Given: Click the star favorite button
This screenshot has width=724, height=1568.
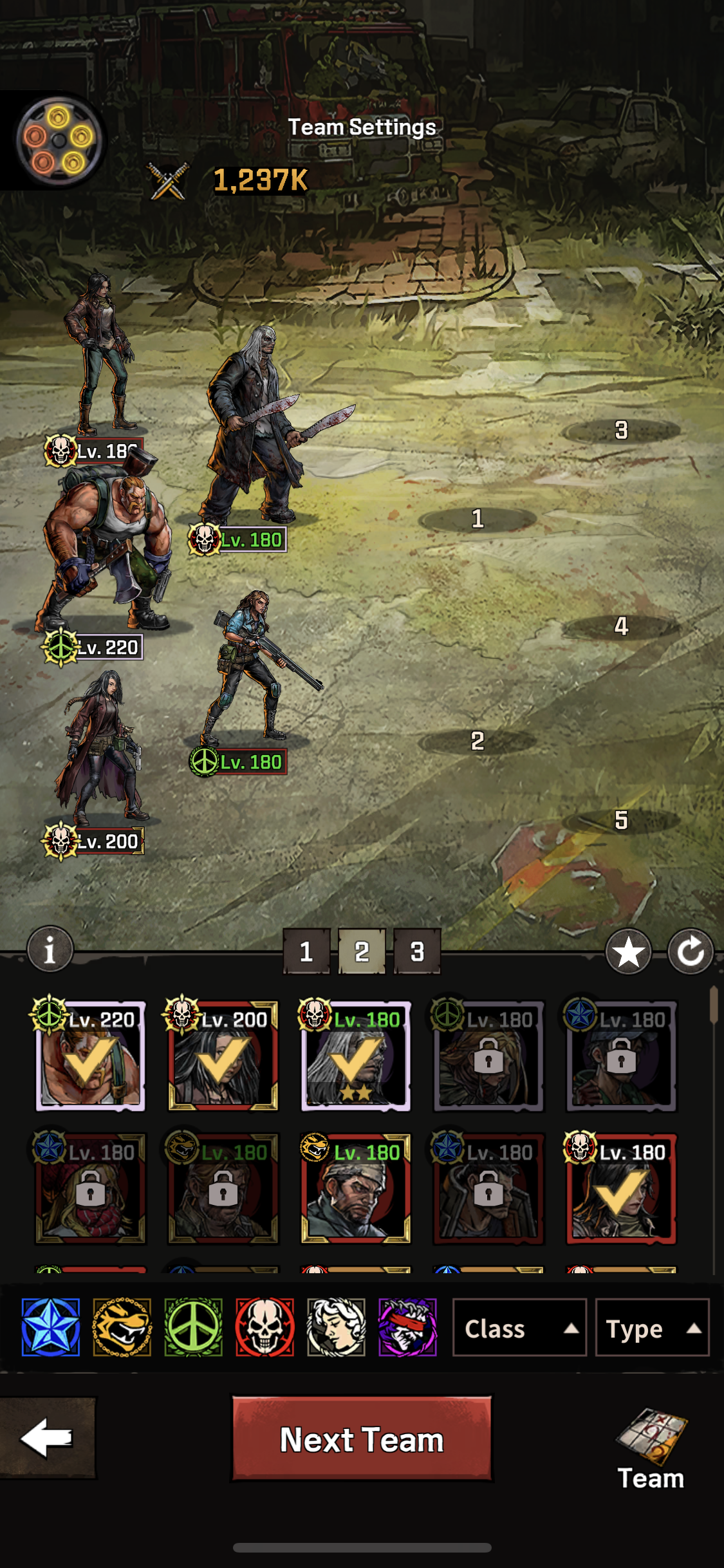Looking at the screenshot, I should [x=628, y=951].
